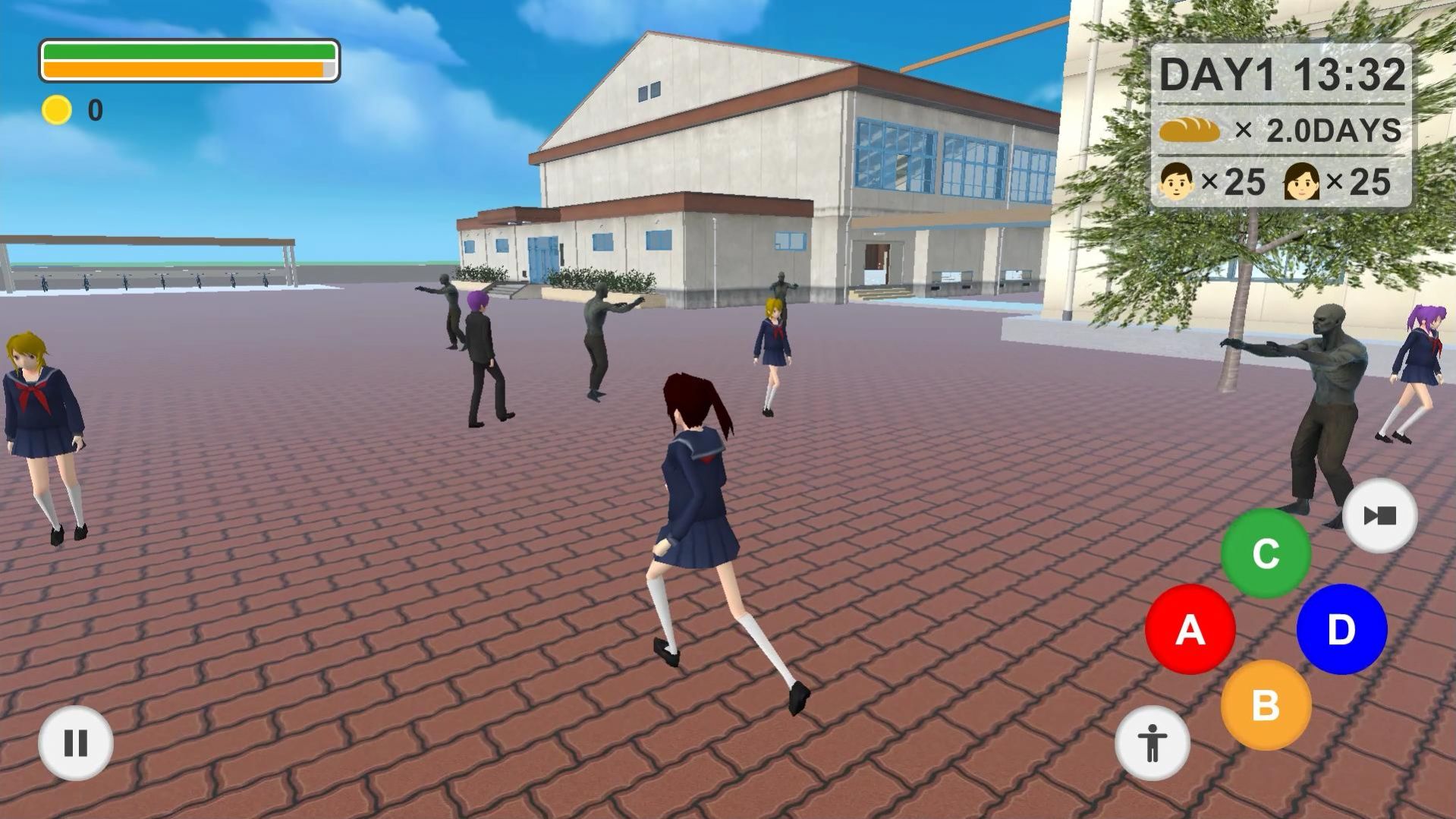Viewport: 1456px width, 819px height.
Task: Toggle the camera view button
Action: (1379, 516)
